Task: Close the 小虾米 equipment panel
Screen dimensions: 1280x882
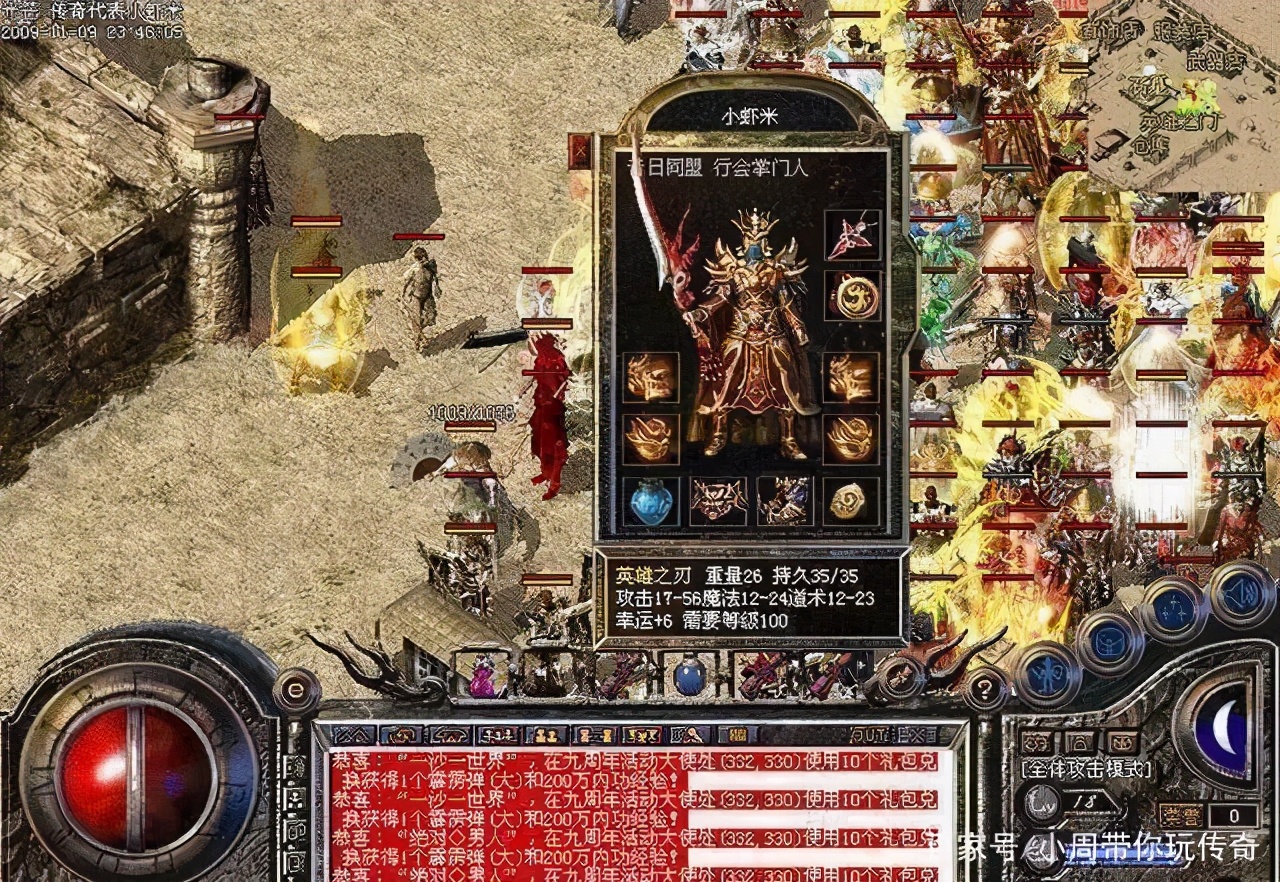Action: pyautogui.click(x=580, y=151)
